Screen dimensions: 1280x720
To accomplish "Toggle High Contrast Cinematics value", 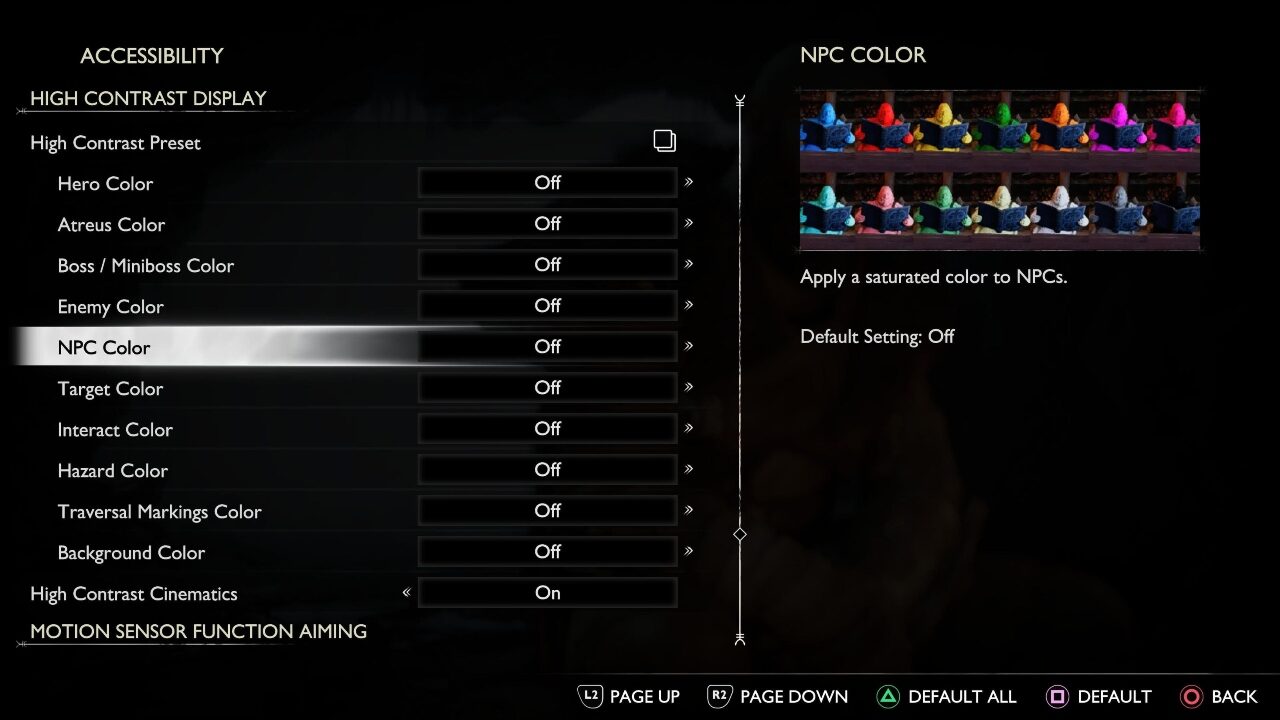I will tap(547, 593).
